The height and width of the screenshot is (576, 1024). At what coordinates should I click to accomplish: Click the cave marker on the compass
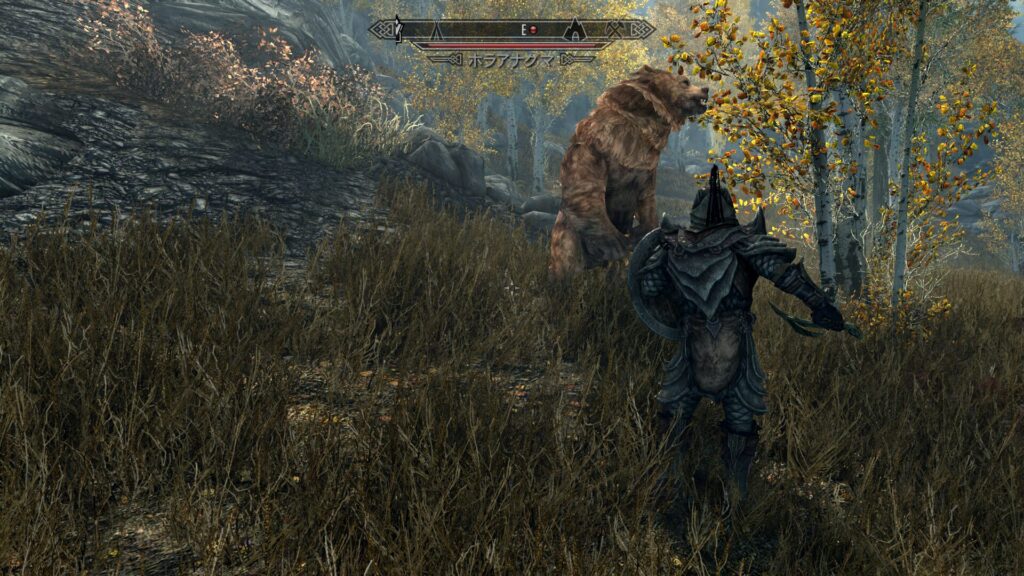click(x=574, y=30)
